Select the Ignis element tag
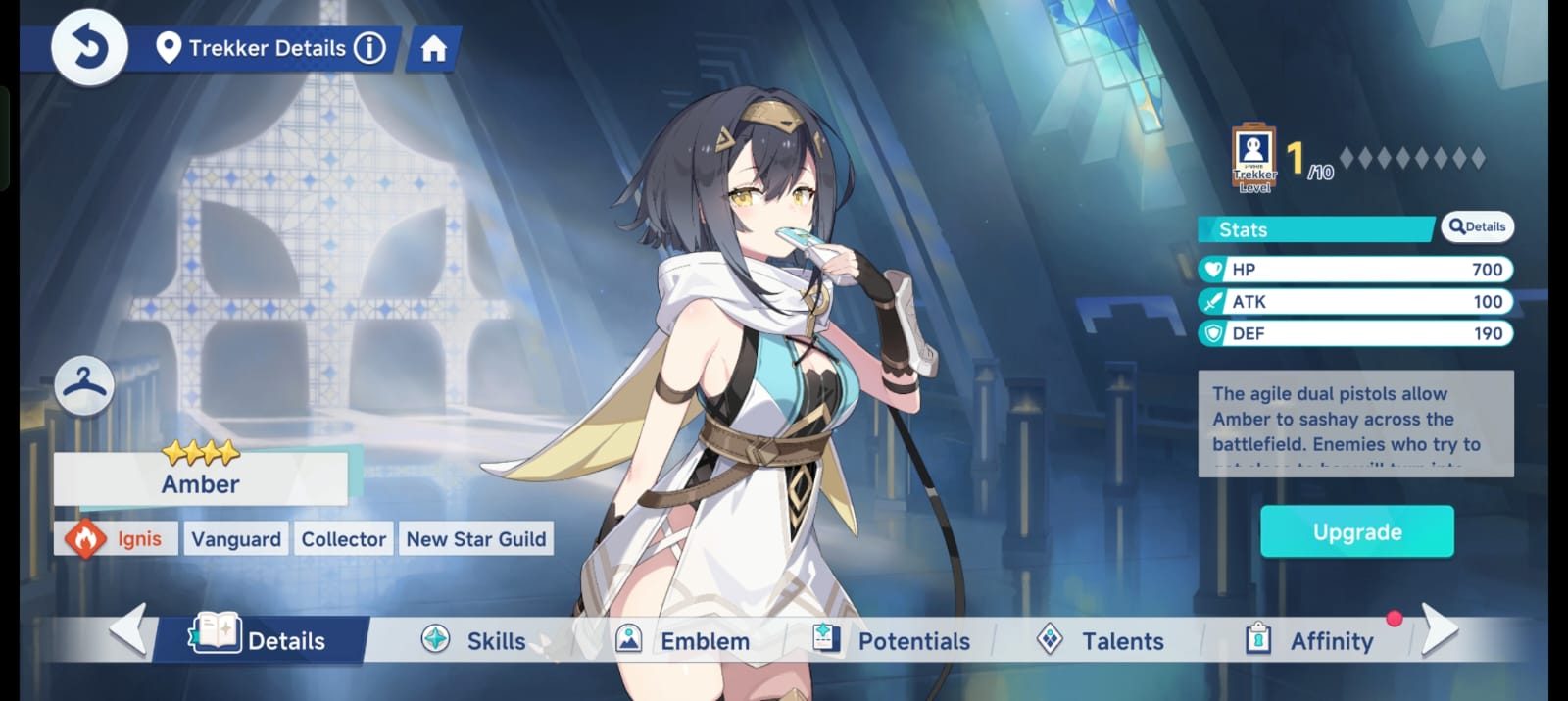Image resolution: width=1568 pixels, height=701 pixels. coord(117,539)
